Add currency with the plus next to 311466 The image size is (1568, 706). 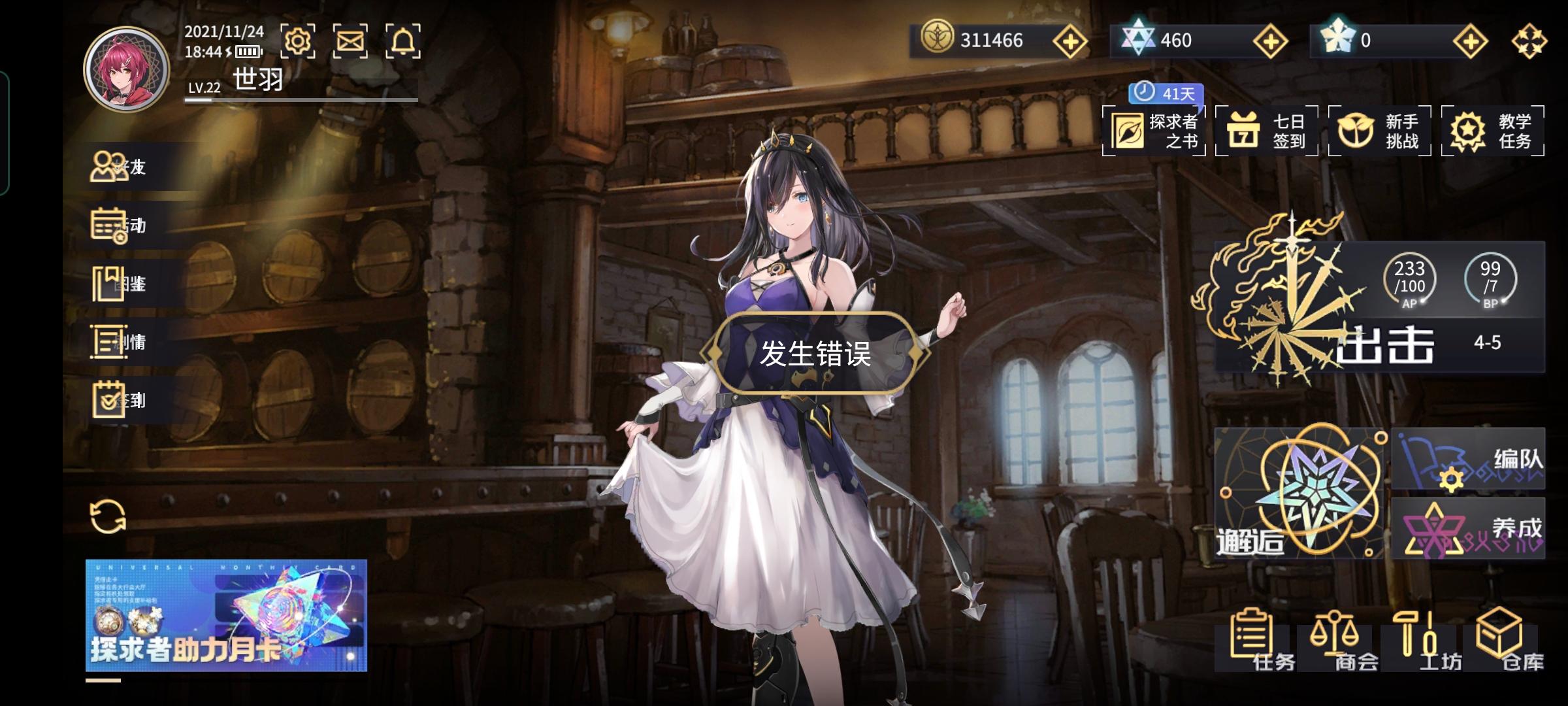(x=1070, y=41)
